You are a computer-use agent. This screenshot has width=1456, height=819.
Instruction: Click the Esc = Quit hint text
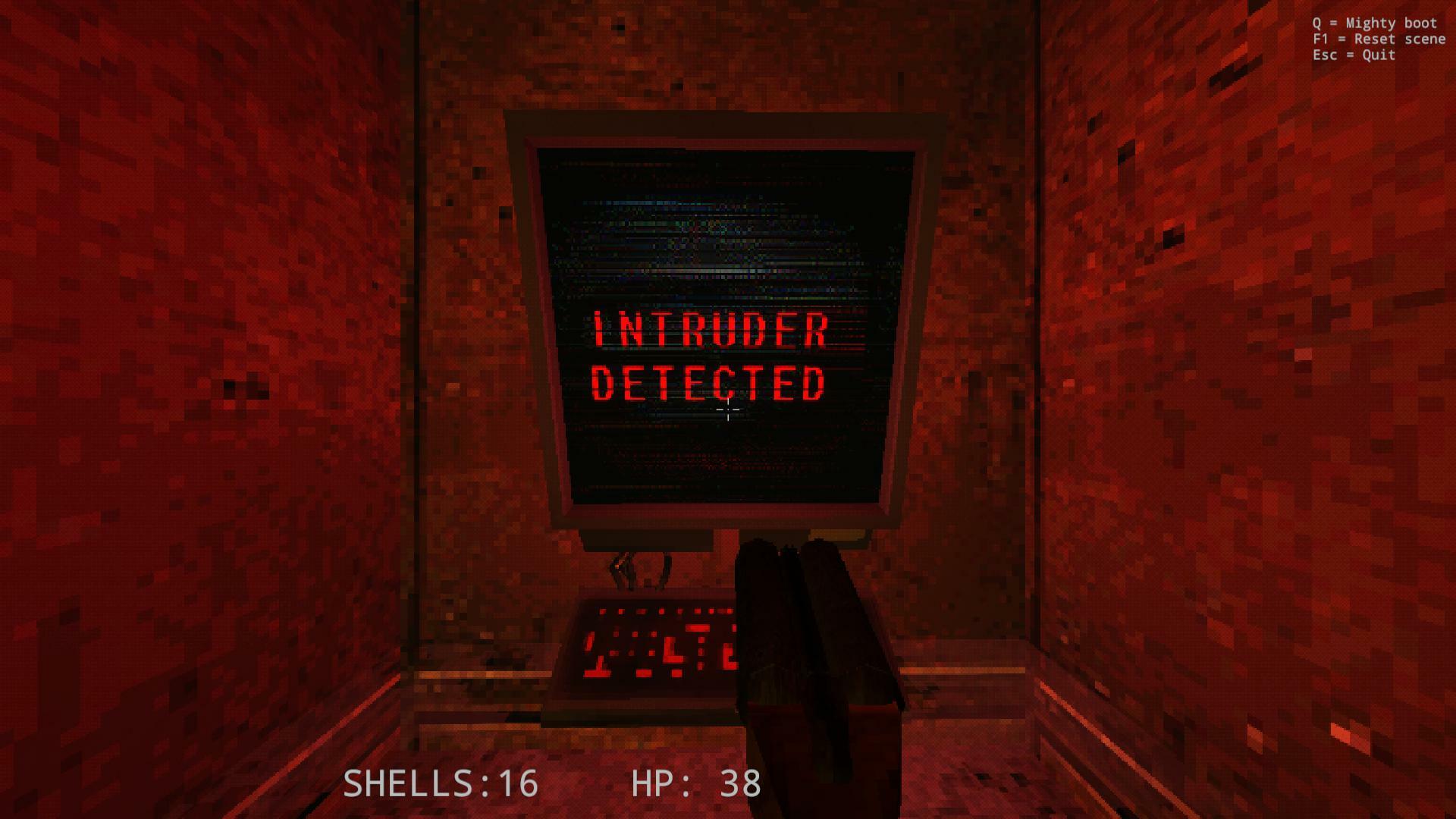[1354, 55]
